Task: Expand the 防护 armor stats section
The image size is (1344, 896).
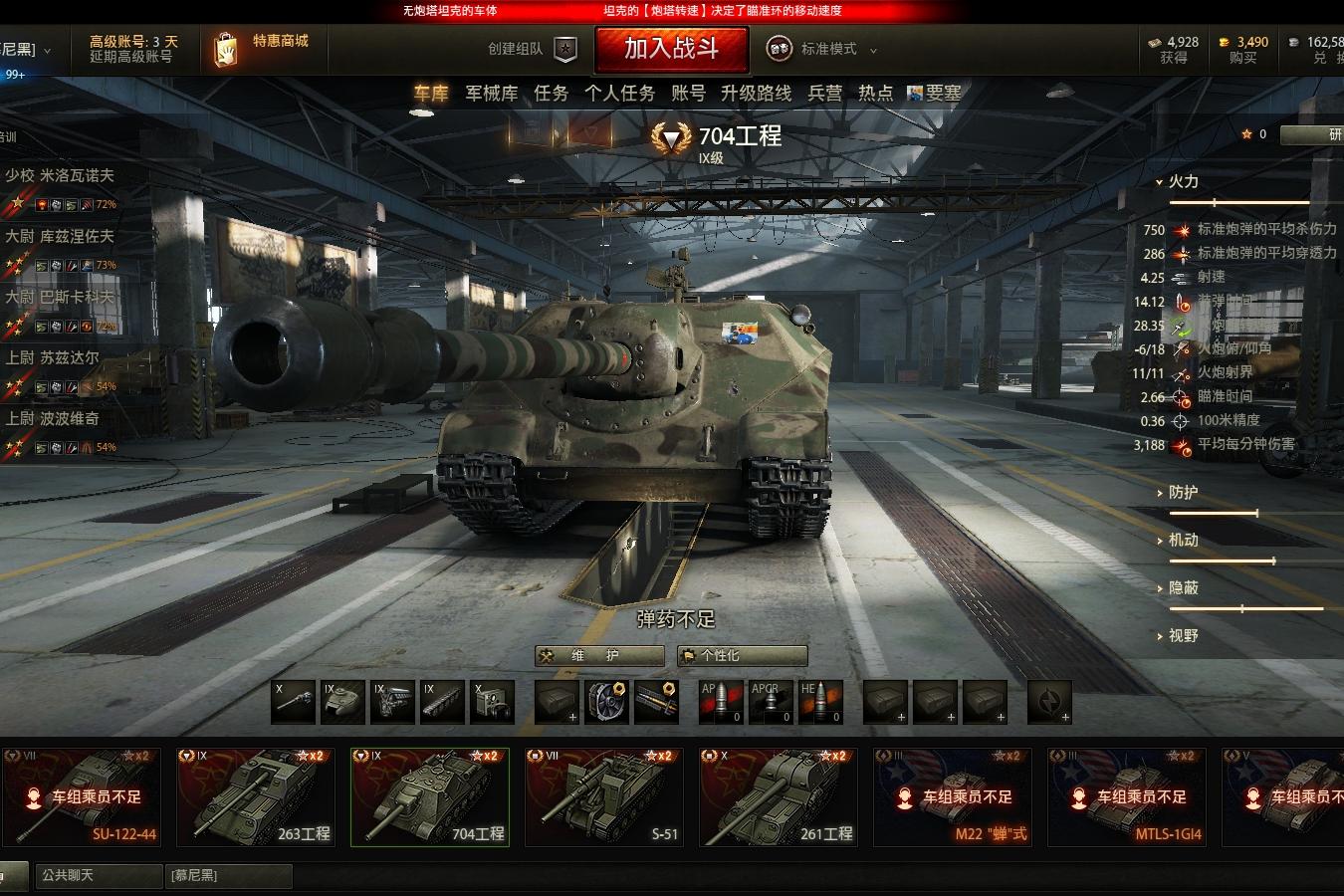Action: (x=1182, y=493)
